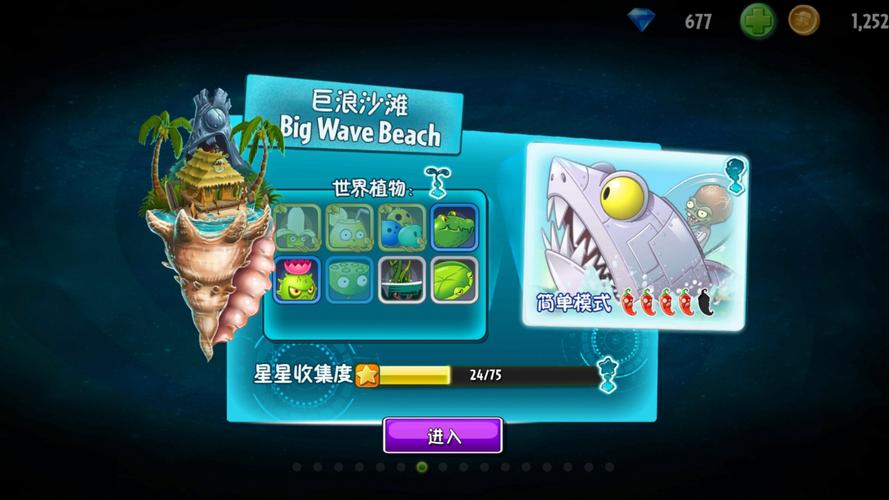
Task: Select the crocodile plant icon
Action: (453, 228)
